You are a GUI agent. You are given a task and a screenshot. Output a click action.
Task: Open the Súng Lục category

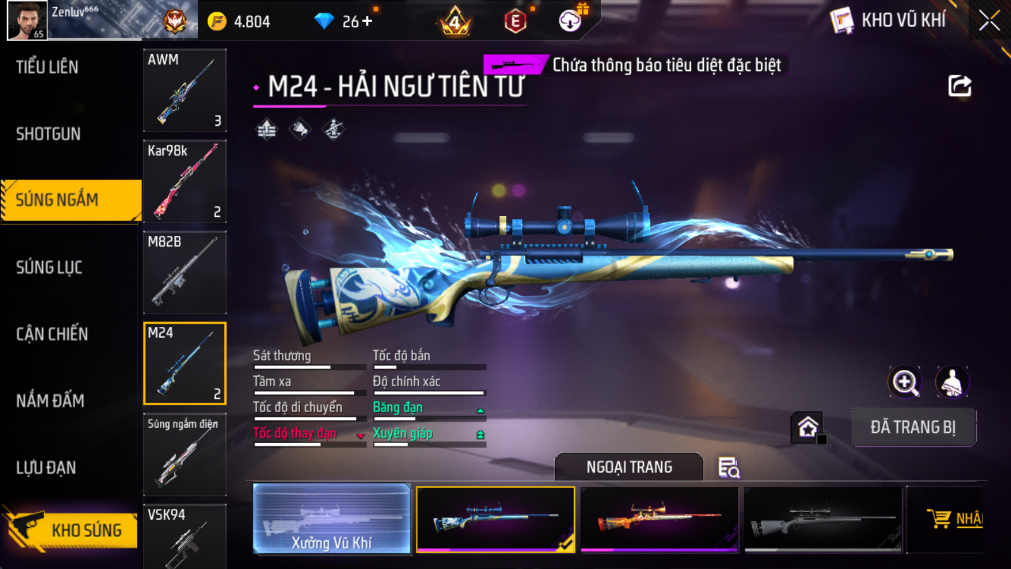tap(49, 267)
